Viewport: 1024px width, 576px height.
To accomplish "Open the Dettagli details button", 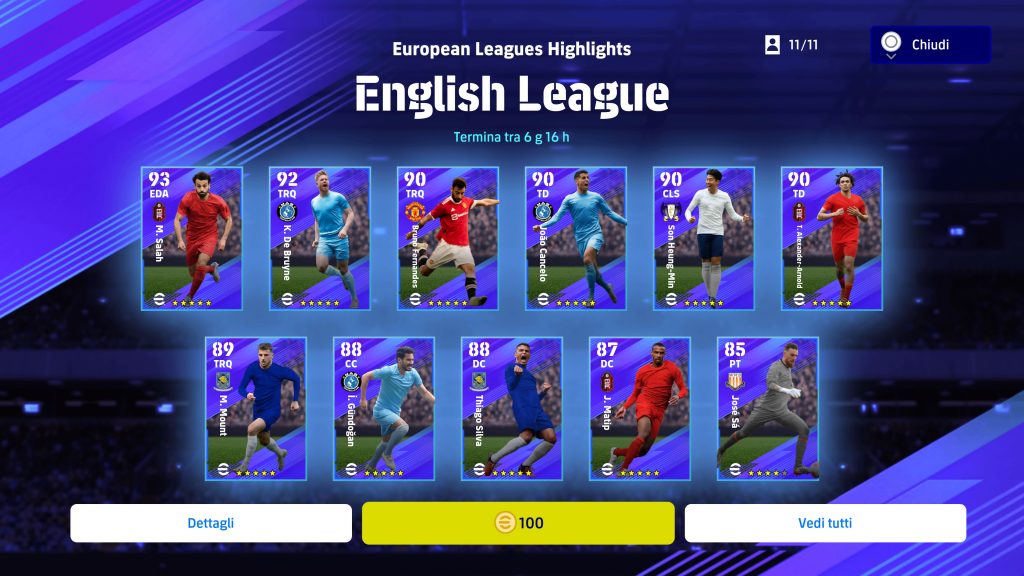I will [211, 523].
